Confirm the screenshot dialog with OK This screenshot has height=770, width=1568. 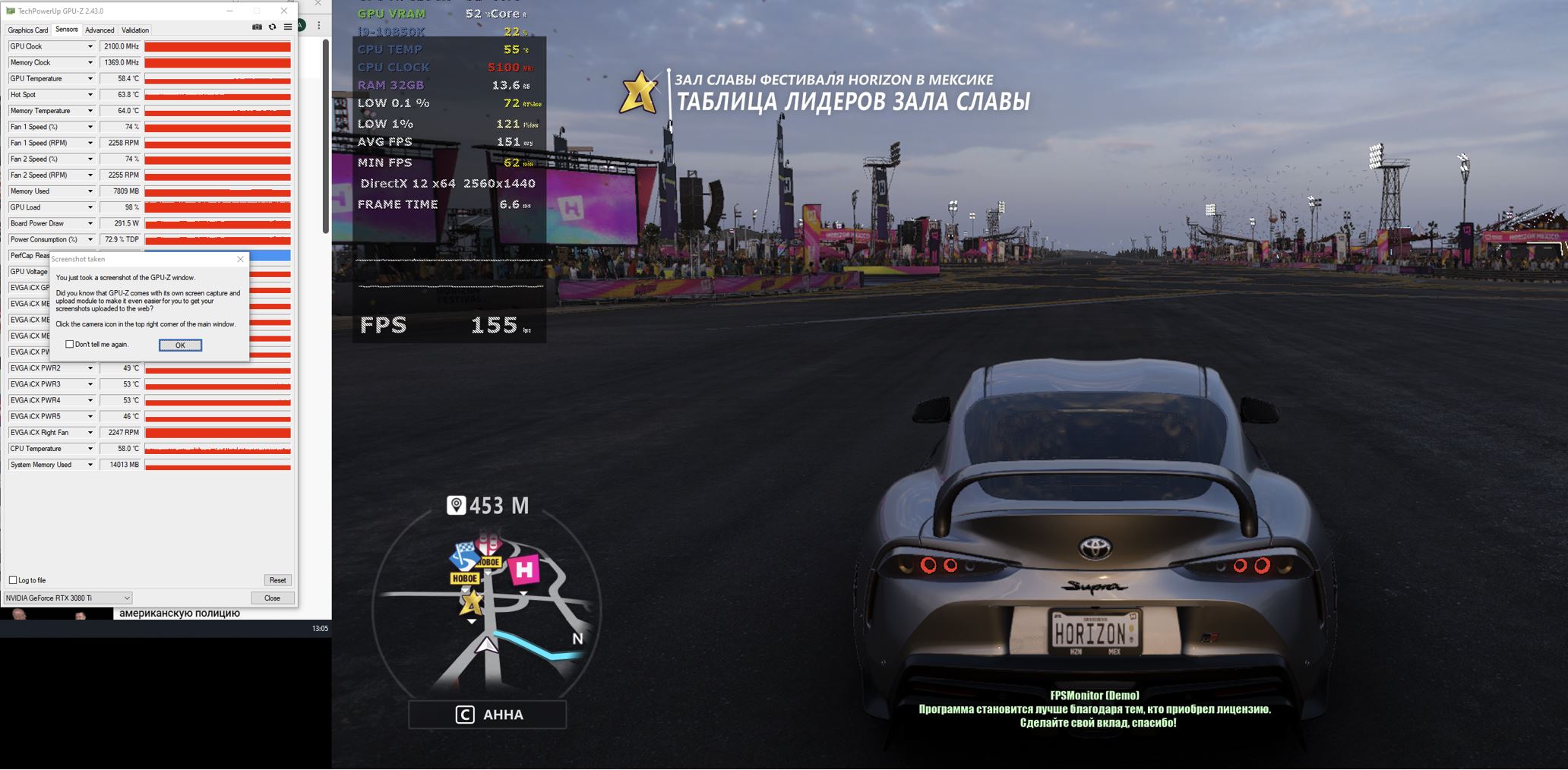(x=180, y=346)
